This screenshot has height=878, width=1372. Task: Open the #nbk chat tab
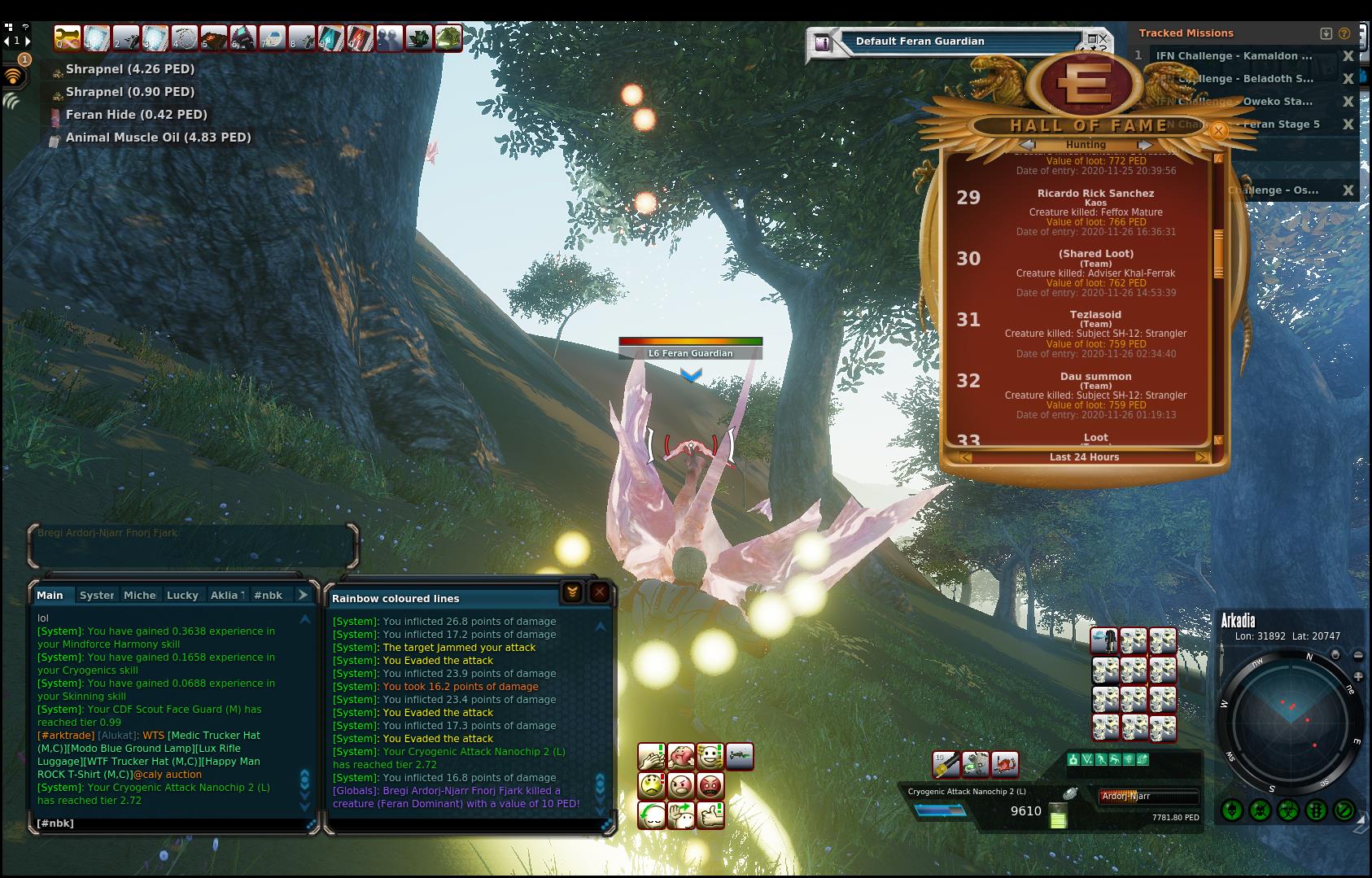268,596
